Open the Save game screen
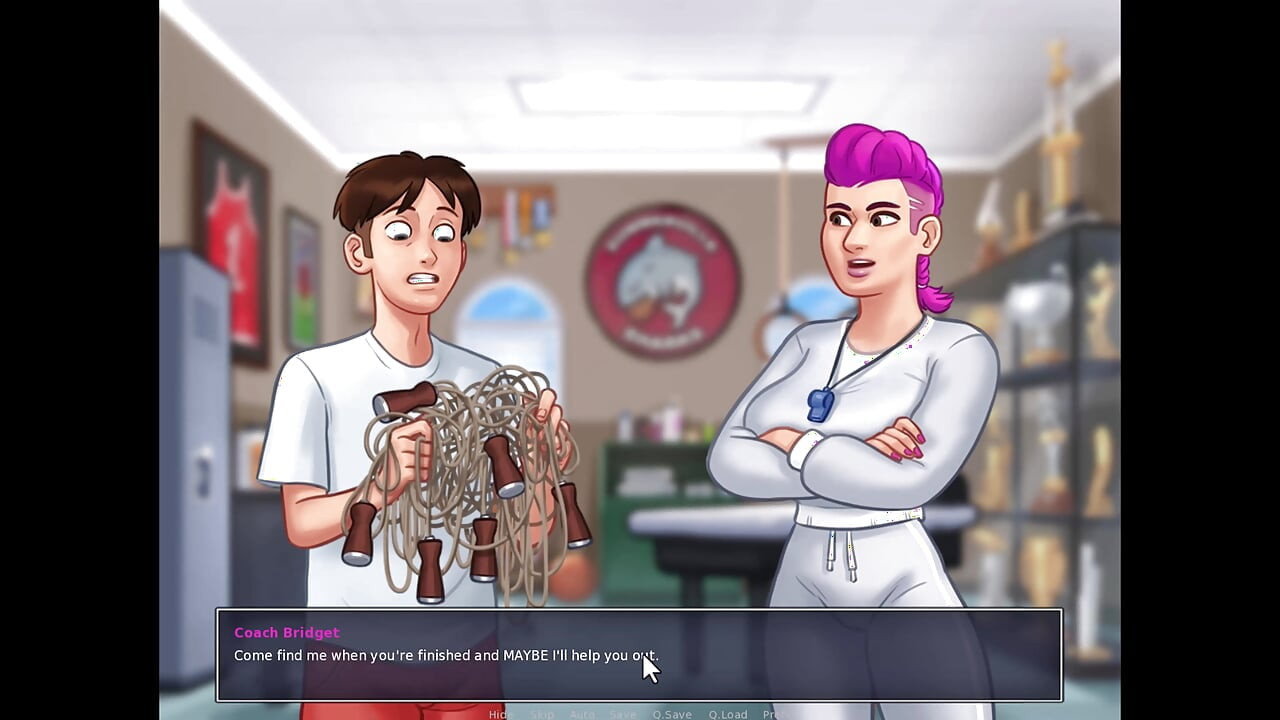Screen dimensions: 1280x720 pos(622,714)
